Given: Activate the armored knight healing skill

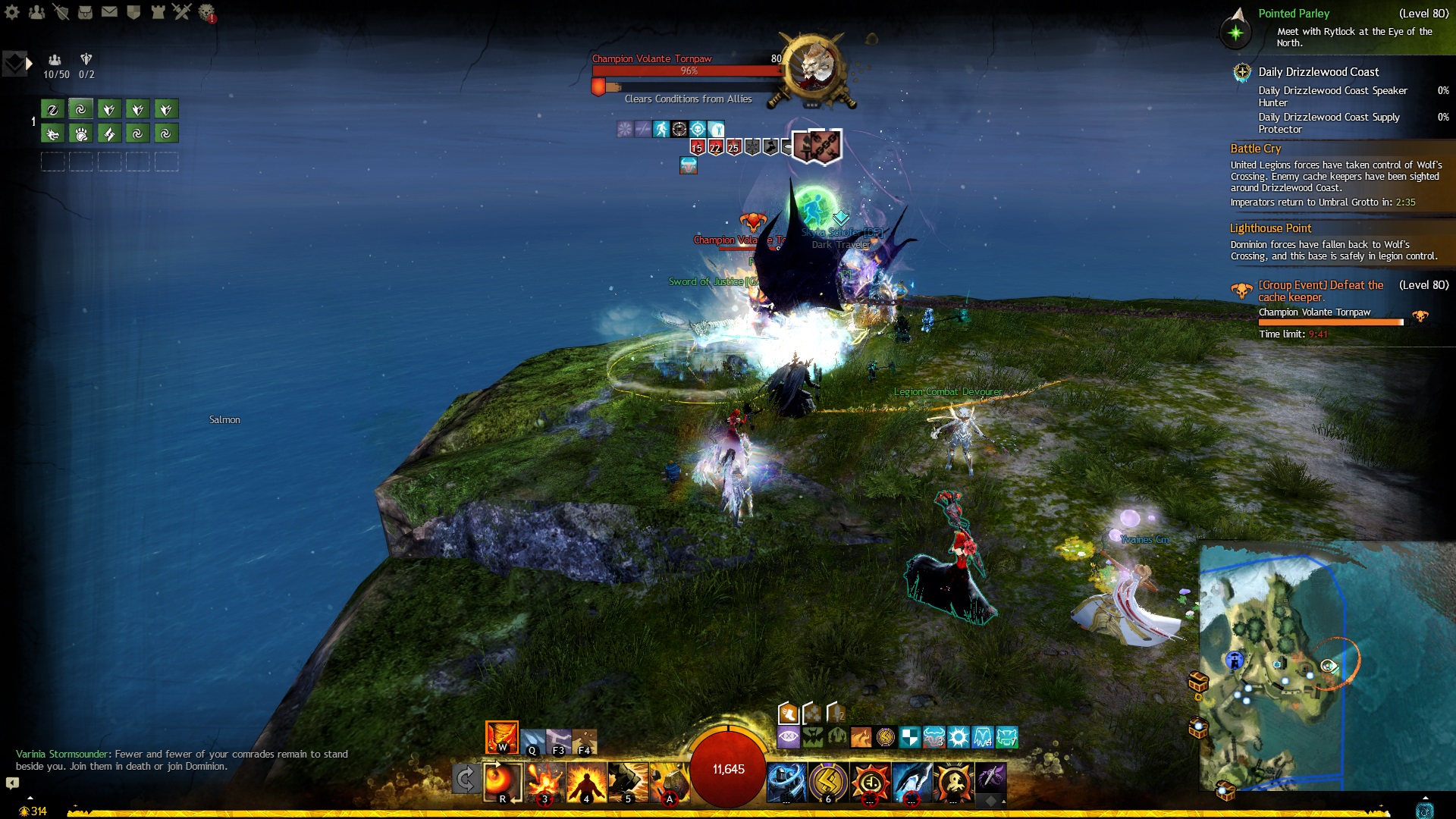Looking at the screenshot, I should pyautogui.click(x=787, y=781).
